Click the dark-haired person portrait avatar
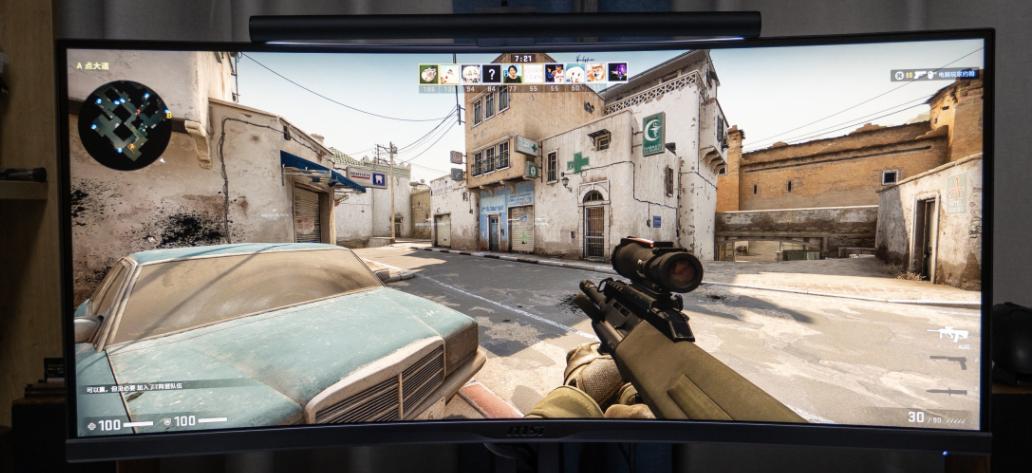1032x473 pixels. pyautogui.click(x=512, y=73)
